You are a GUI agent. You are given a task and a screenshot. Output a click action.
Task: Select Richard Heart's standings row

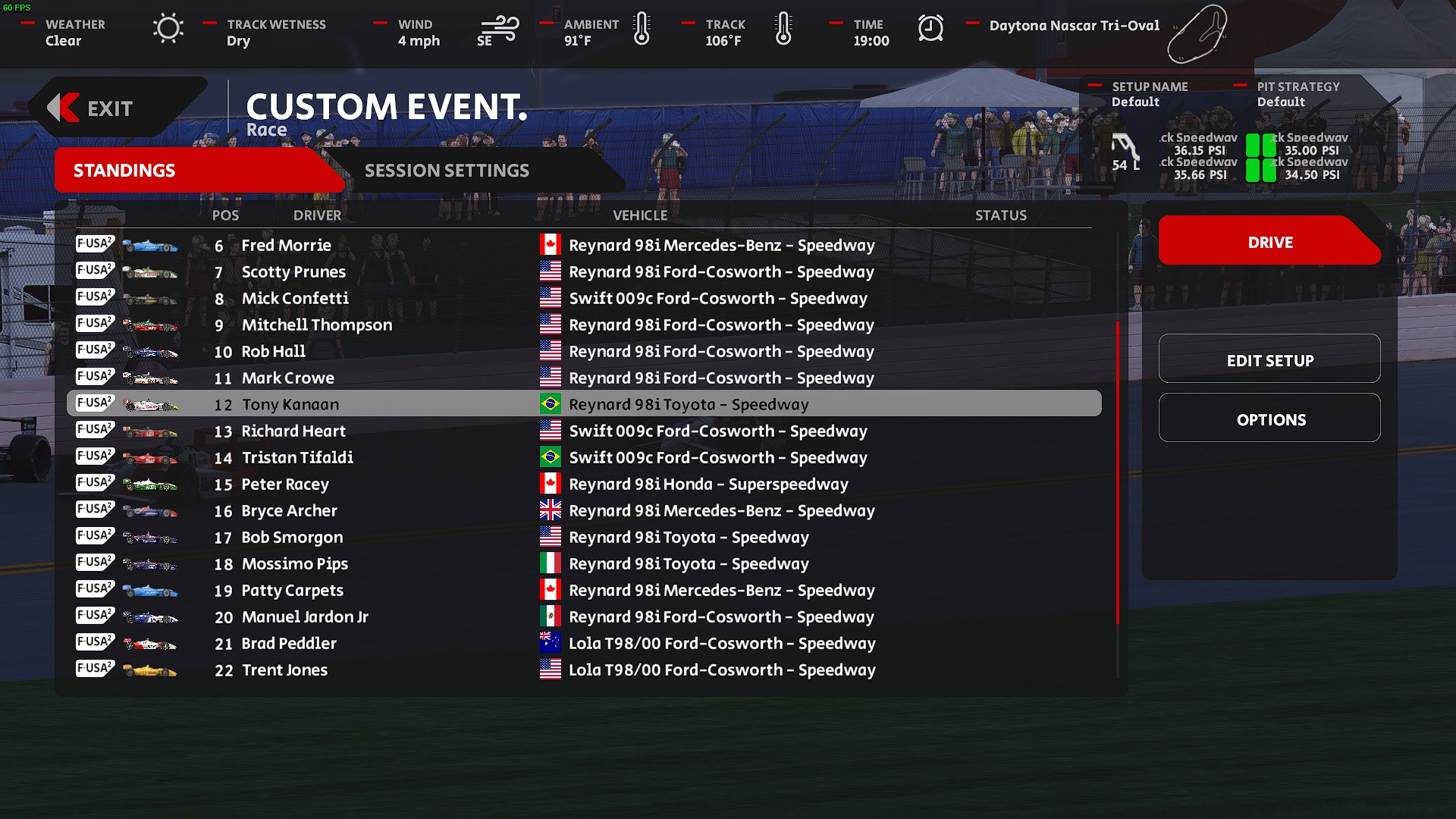coord(293,431)
